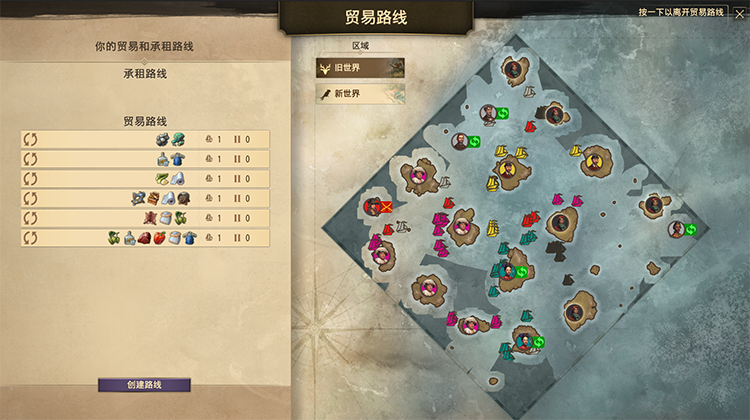Click the cycle arrows on the bottom route row
Viewport: 750px width, 420px height.
click(30, 238)
